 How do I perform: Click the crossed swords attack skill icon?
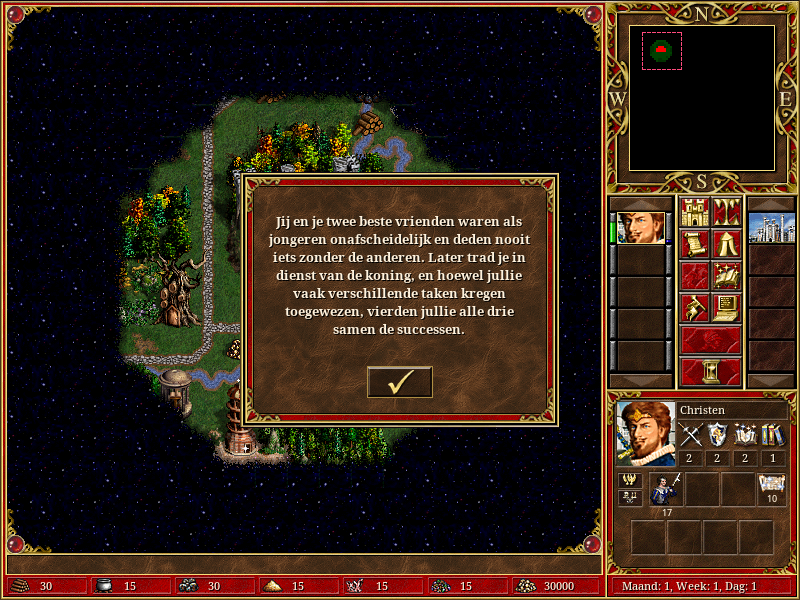[x=692, y=434]
